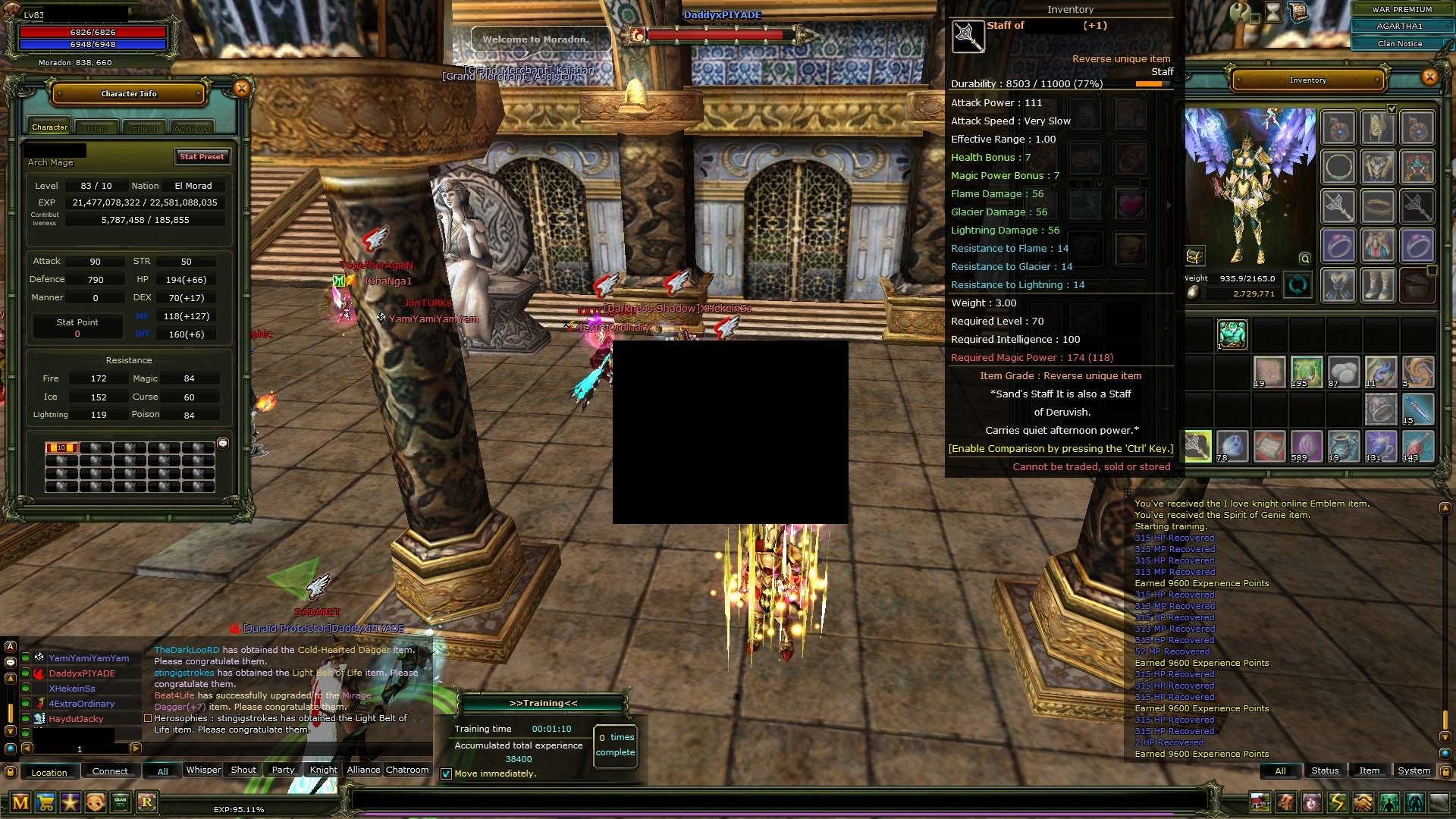Switch to the Clan tab in Character Info
This screenshot has height=819, width=1456.
[x=96, y=127]
